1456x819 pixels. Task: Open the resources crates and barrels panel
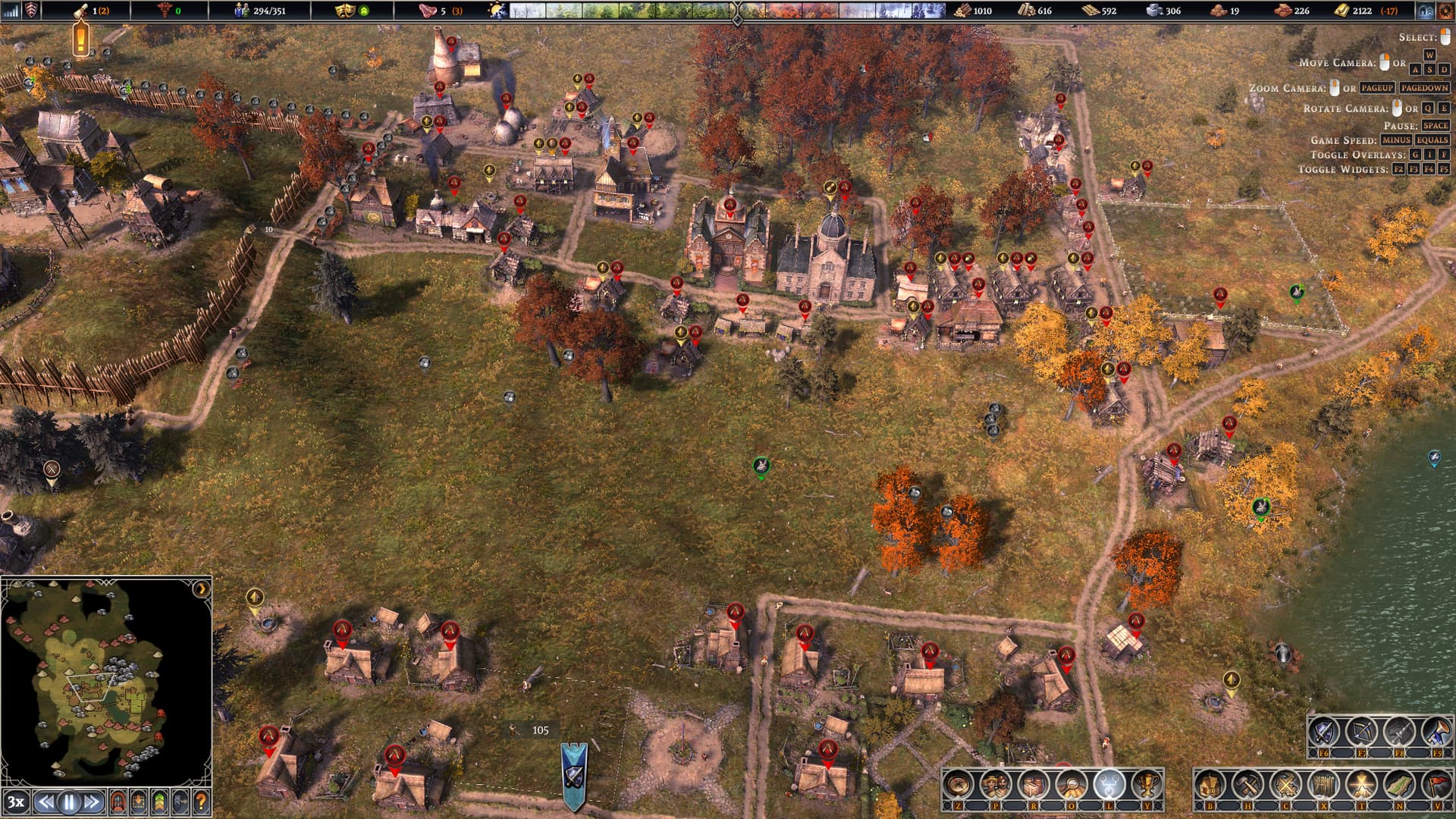pos(1034,786)
